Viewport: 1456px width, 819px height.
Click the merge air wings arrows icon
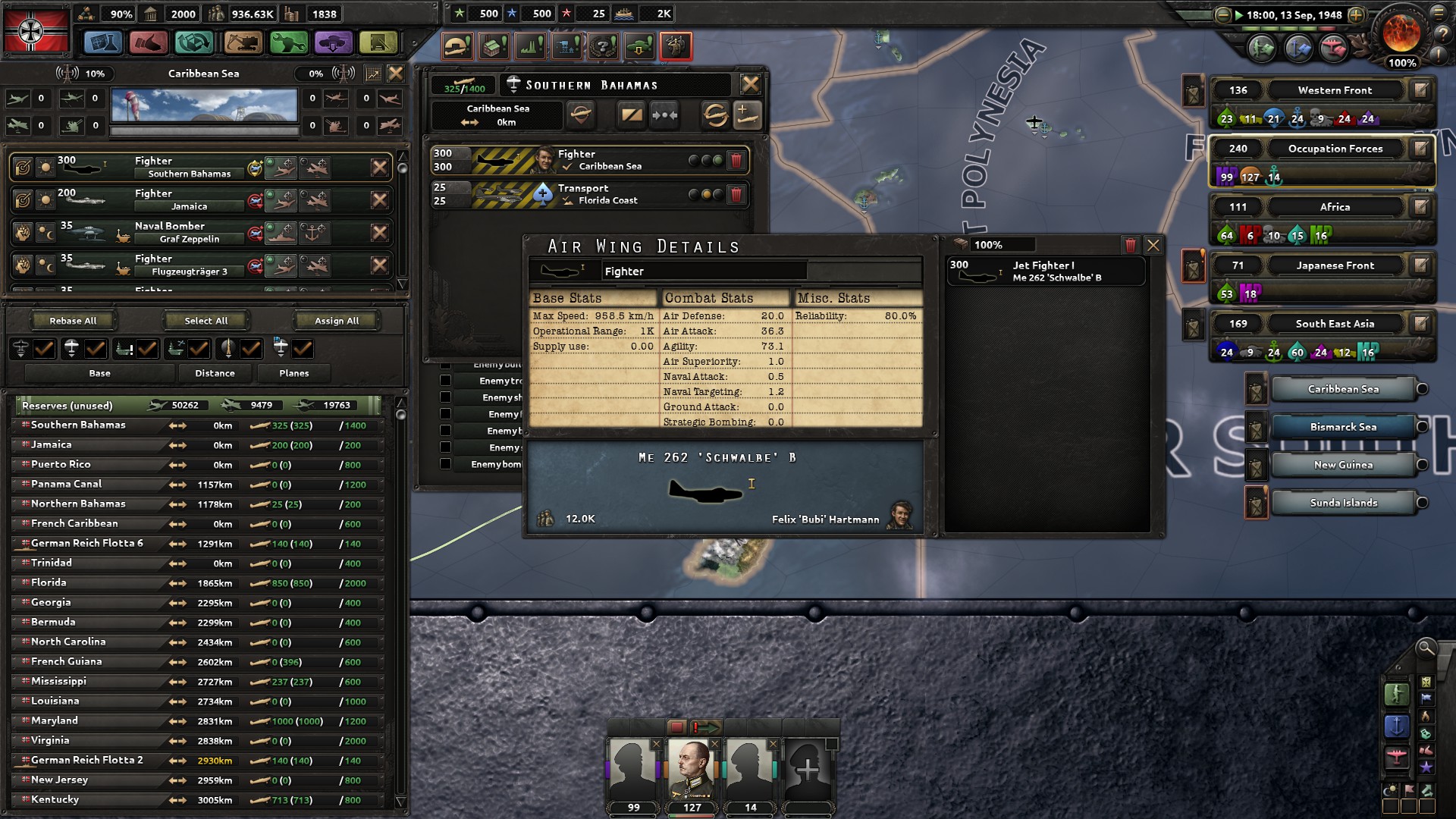point(664,116)
